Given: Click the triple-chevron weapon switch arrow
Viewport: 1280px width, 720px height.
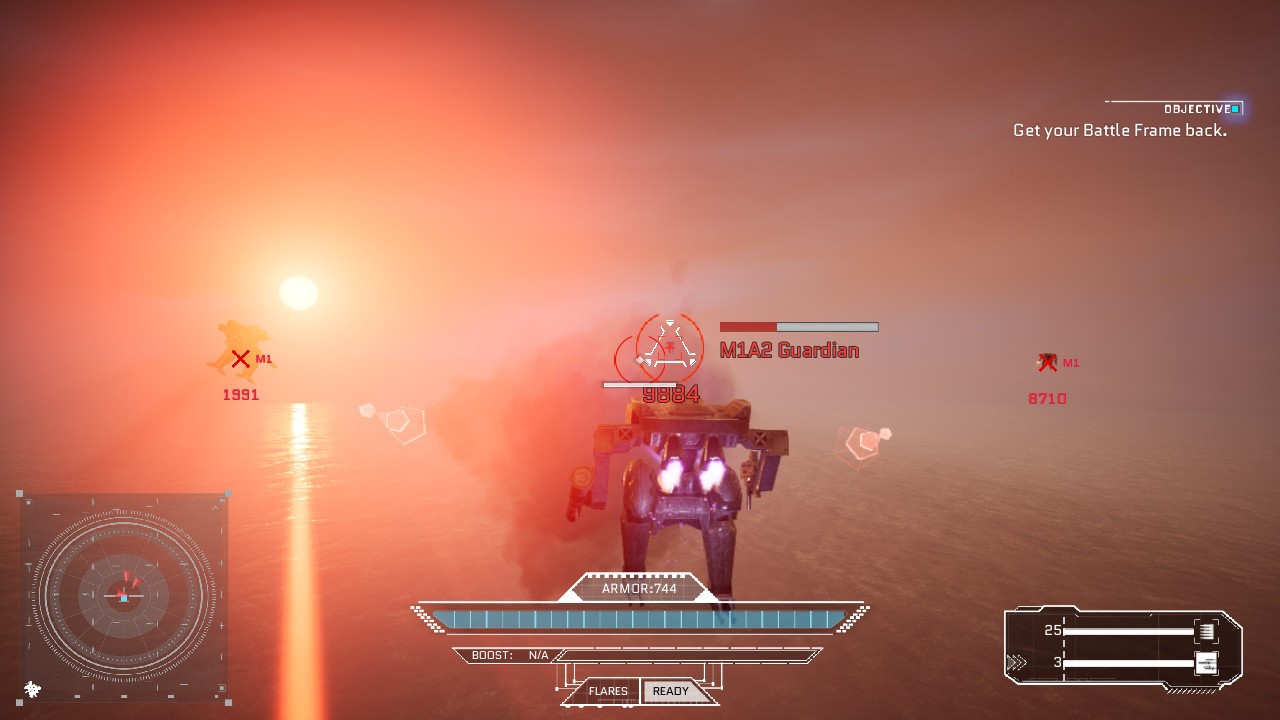Looking at the screenshot, I should (x=1016, y=662).
